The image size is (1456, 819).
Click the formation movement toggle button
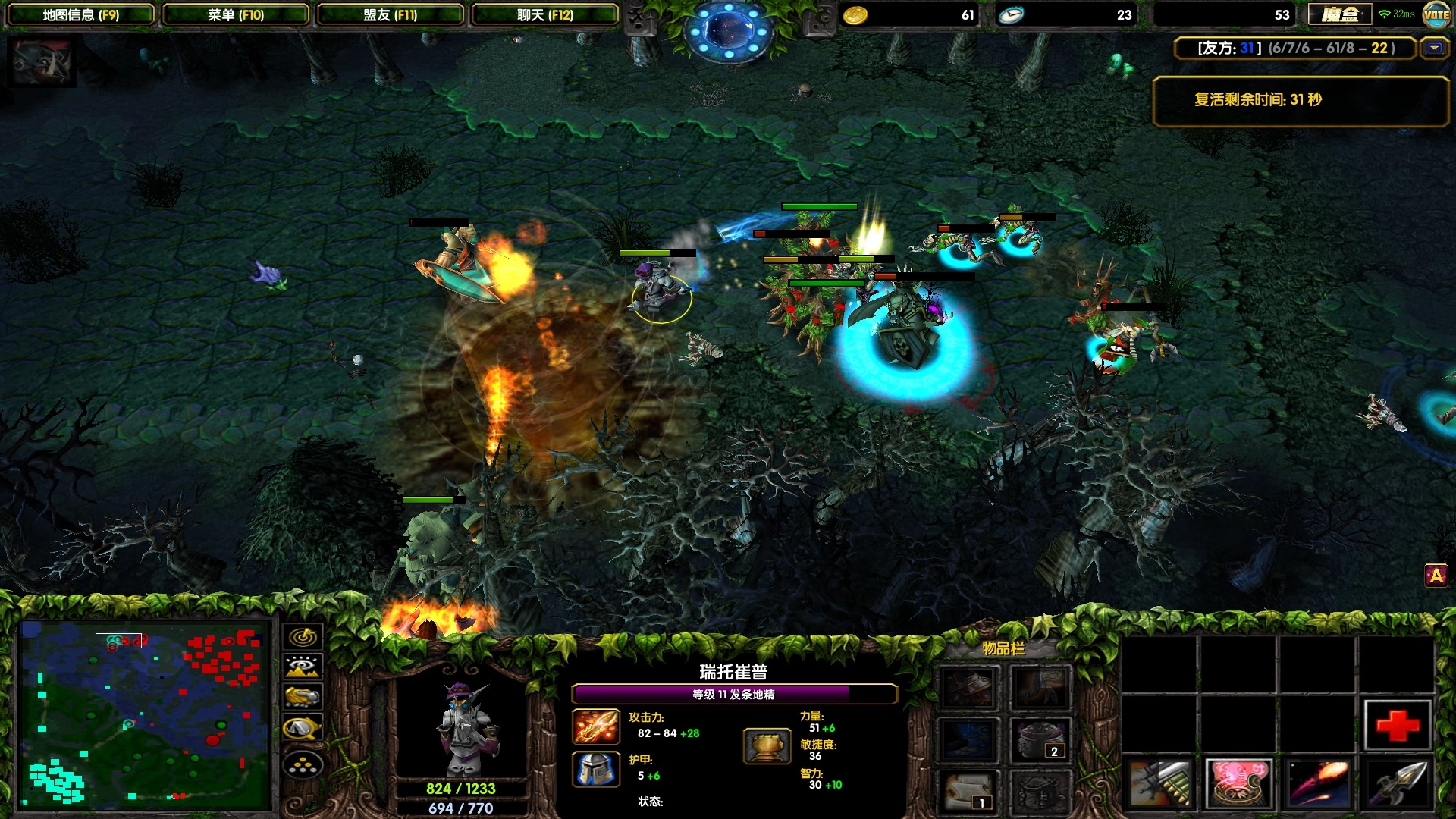pyautogui.click(x=303, y=764)
